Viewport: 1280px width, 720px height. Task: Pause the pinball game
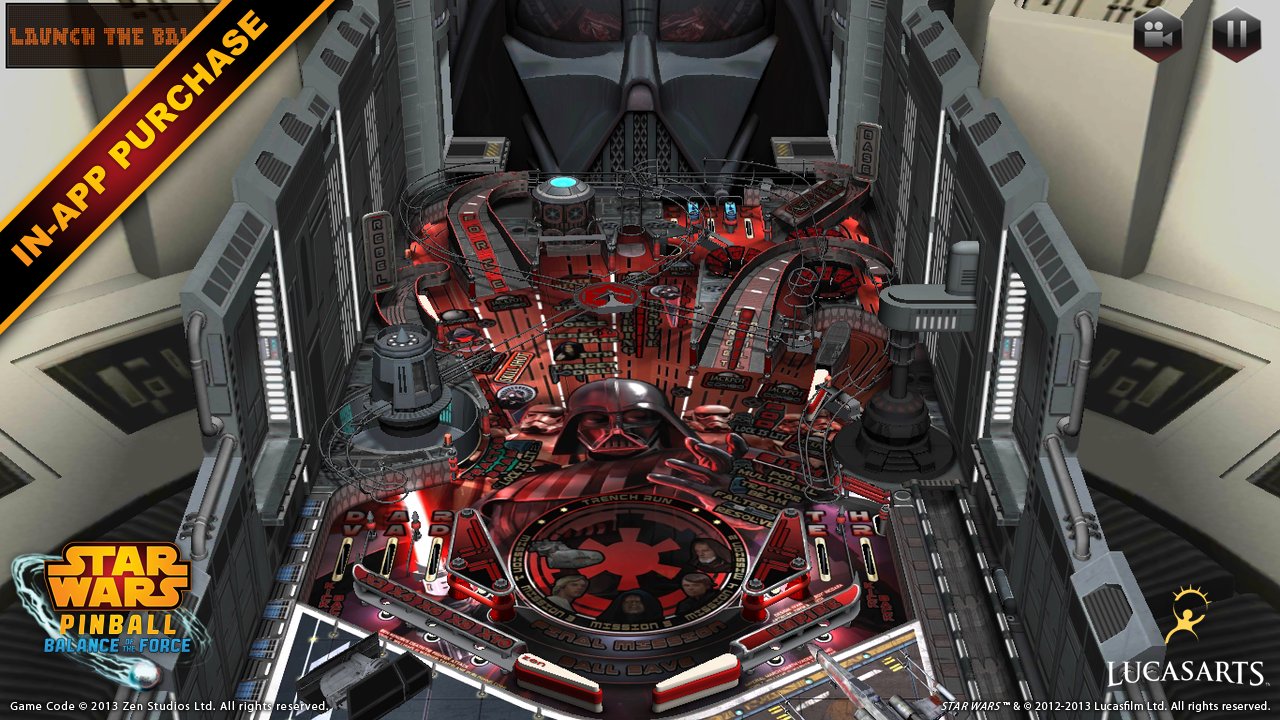1236,34
